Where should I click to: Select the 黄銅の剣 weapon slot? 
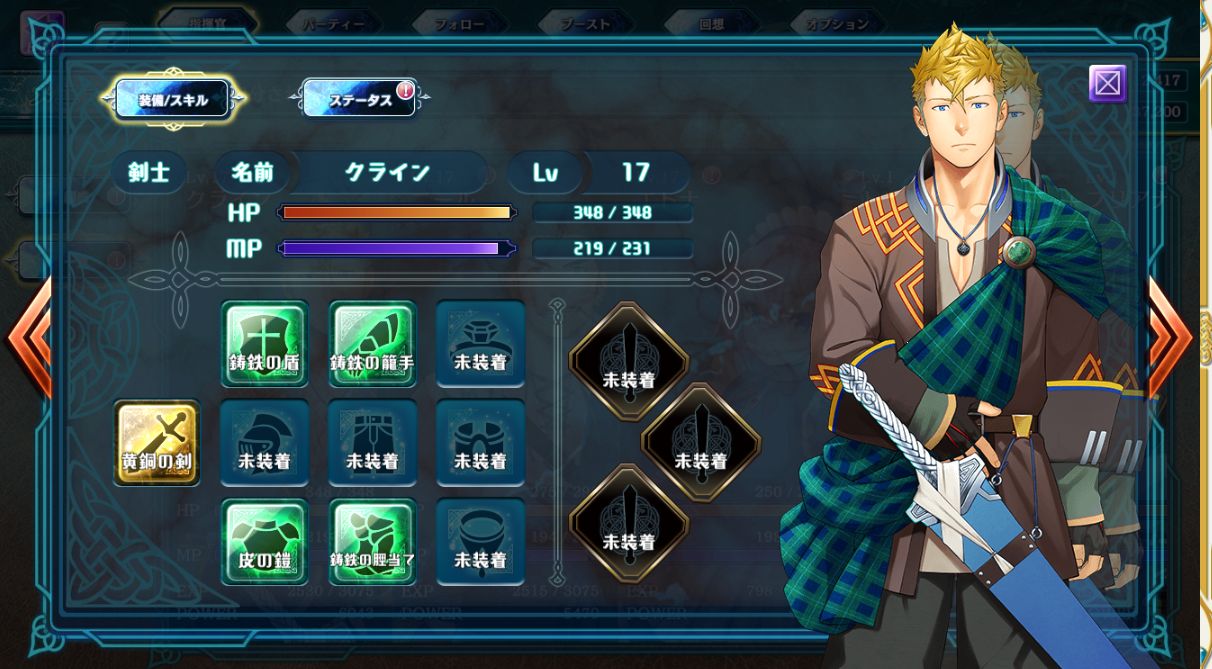click(x=157, y=442)
